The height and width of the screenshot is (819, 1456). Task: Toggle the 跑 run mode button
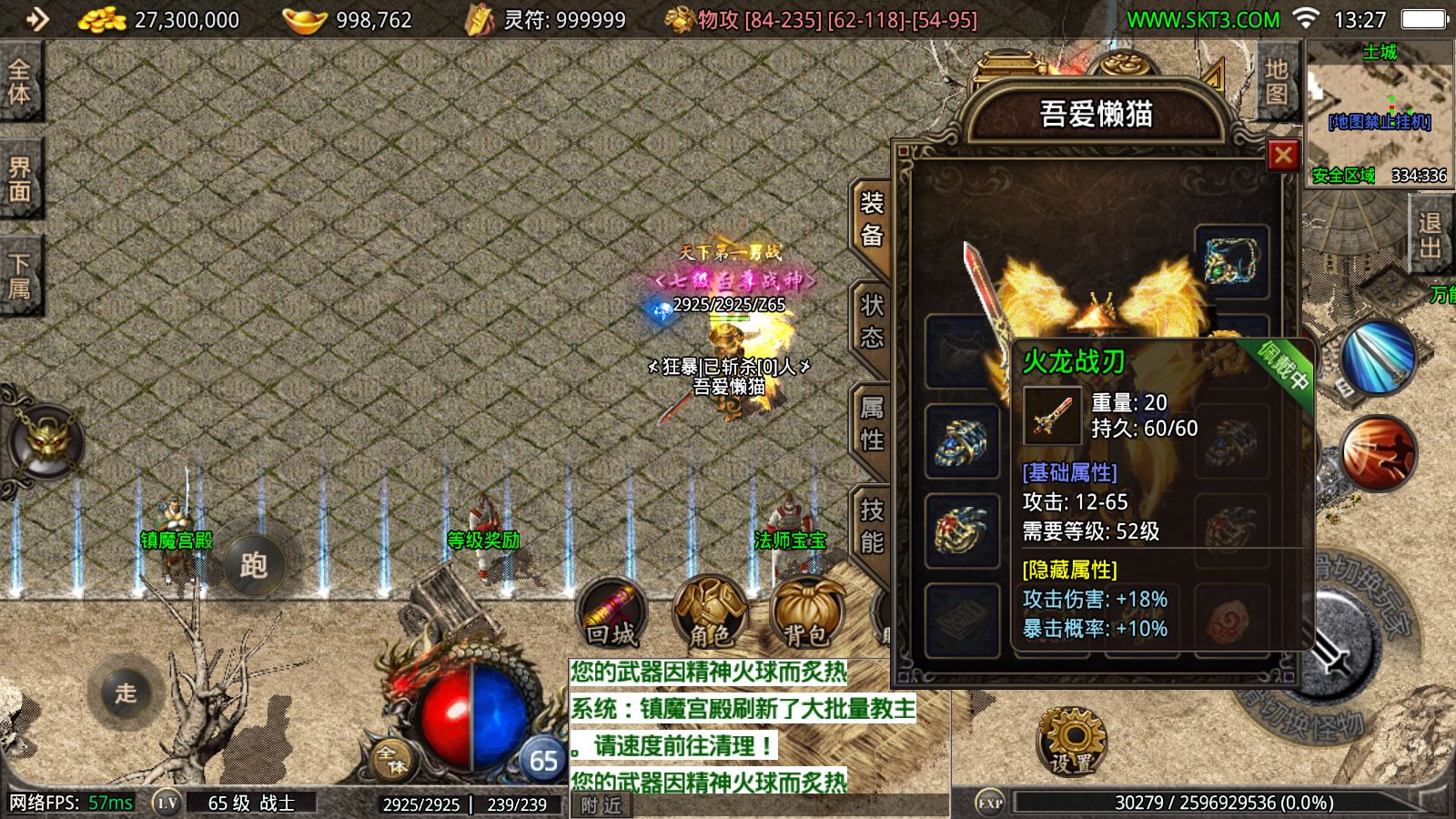coord(253,566)
